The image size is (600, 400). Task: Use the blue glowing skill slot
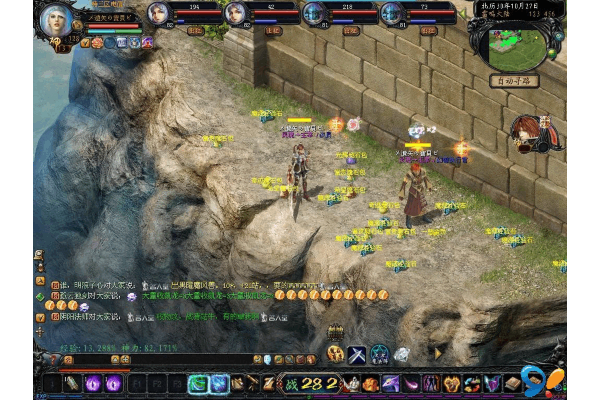218,383
